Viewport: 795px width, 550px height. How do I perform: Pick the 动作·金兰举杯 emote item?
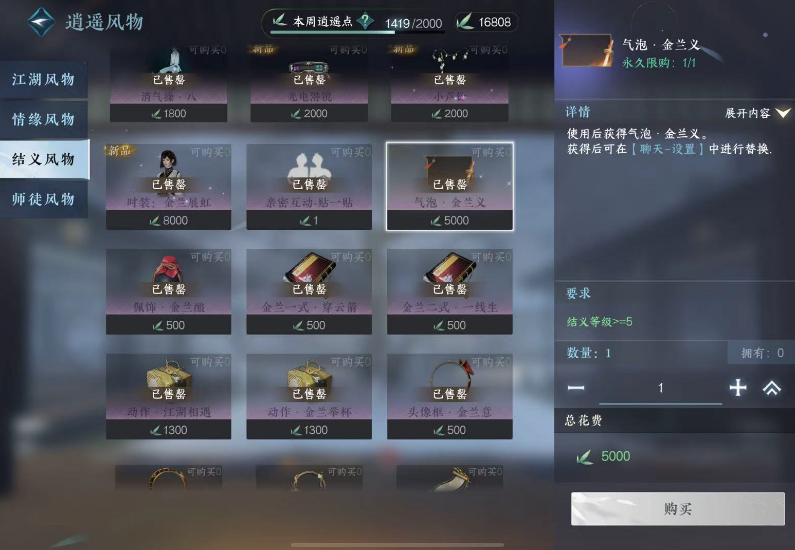click(309, 395)
